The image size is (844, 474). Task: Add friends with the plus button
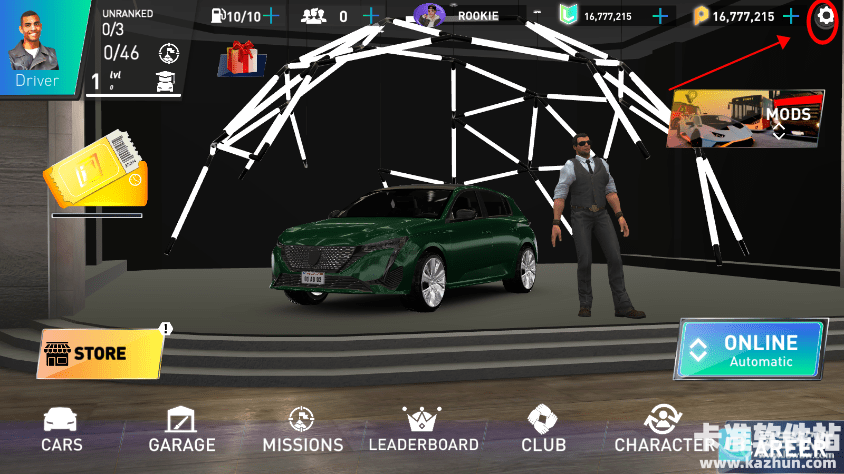(371, 16)
